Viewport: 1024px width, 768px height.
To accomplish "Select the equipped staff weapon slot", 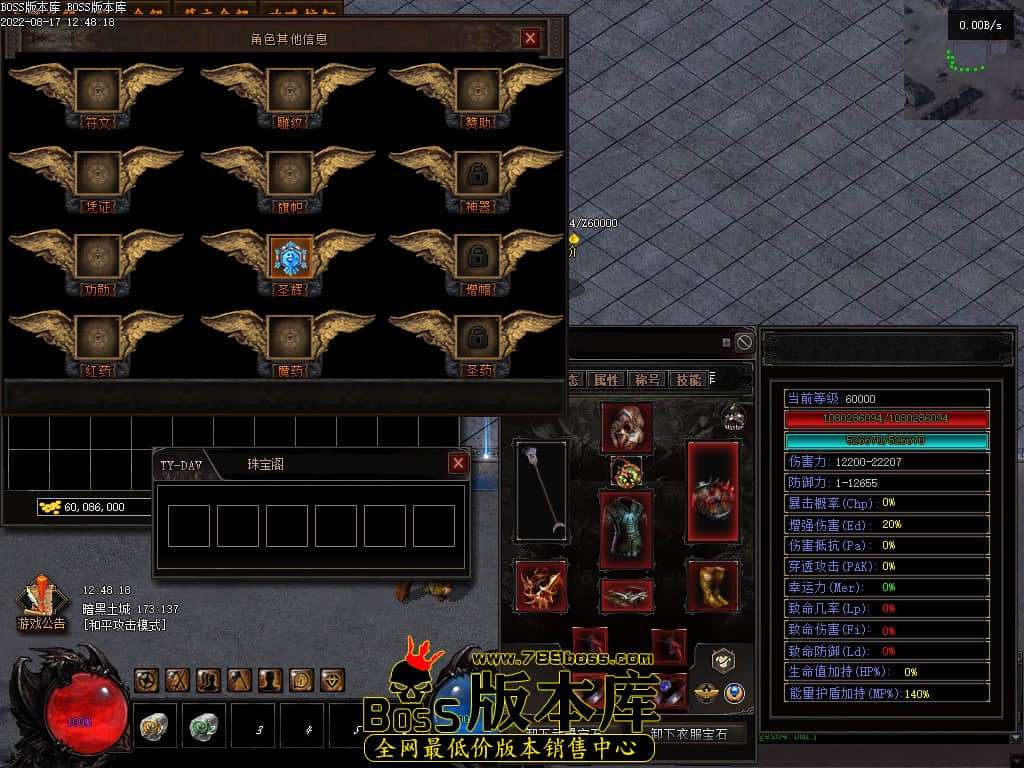I will click(x=541, y=486).
